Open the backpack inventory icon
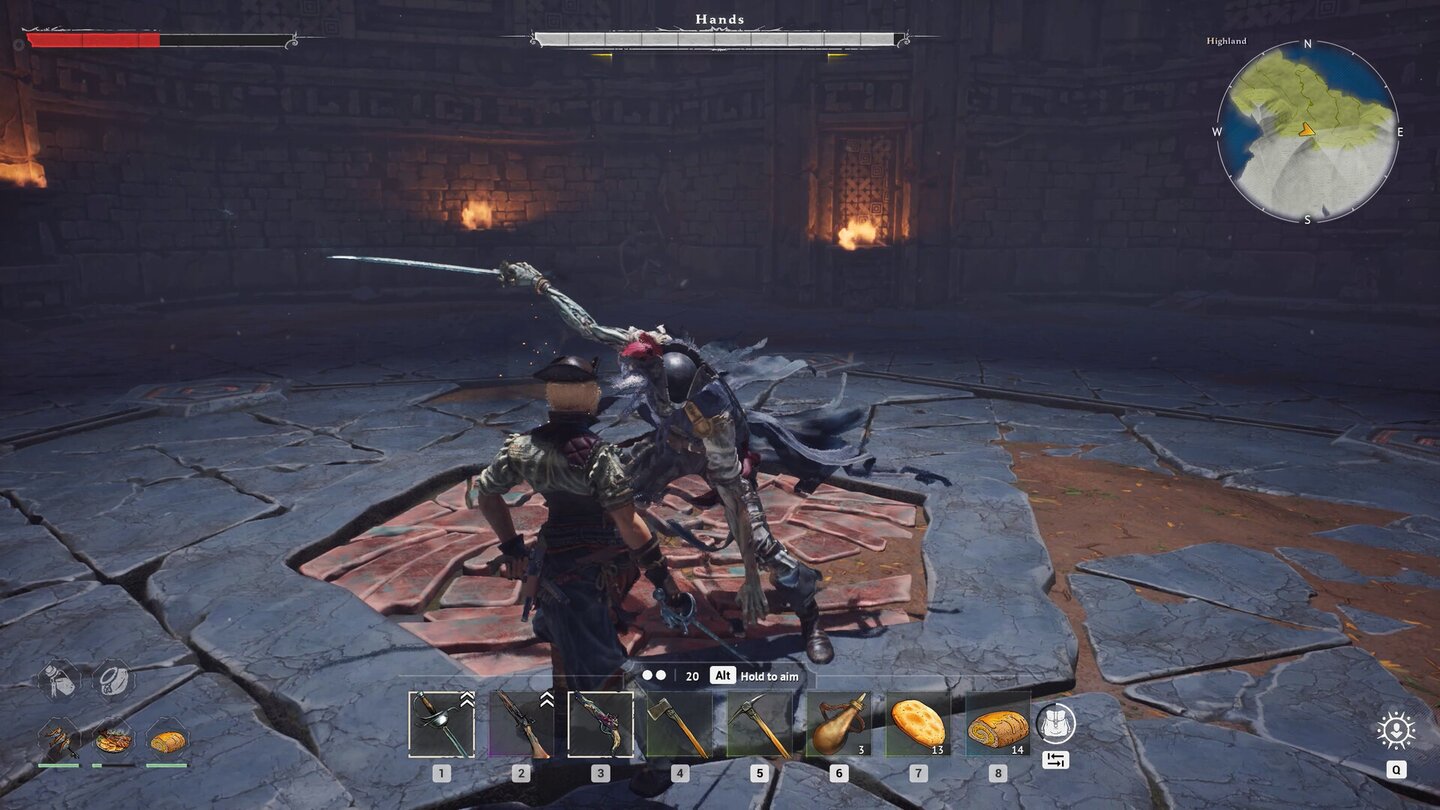 (1055, 723)
